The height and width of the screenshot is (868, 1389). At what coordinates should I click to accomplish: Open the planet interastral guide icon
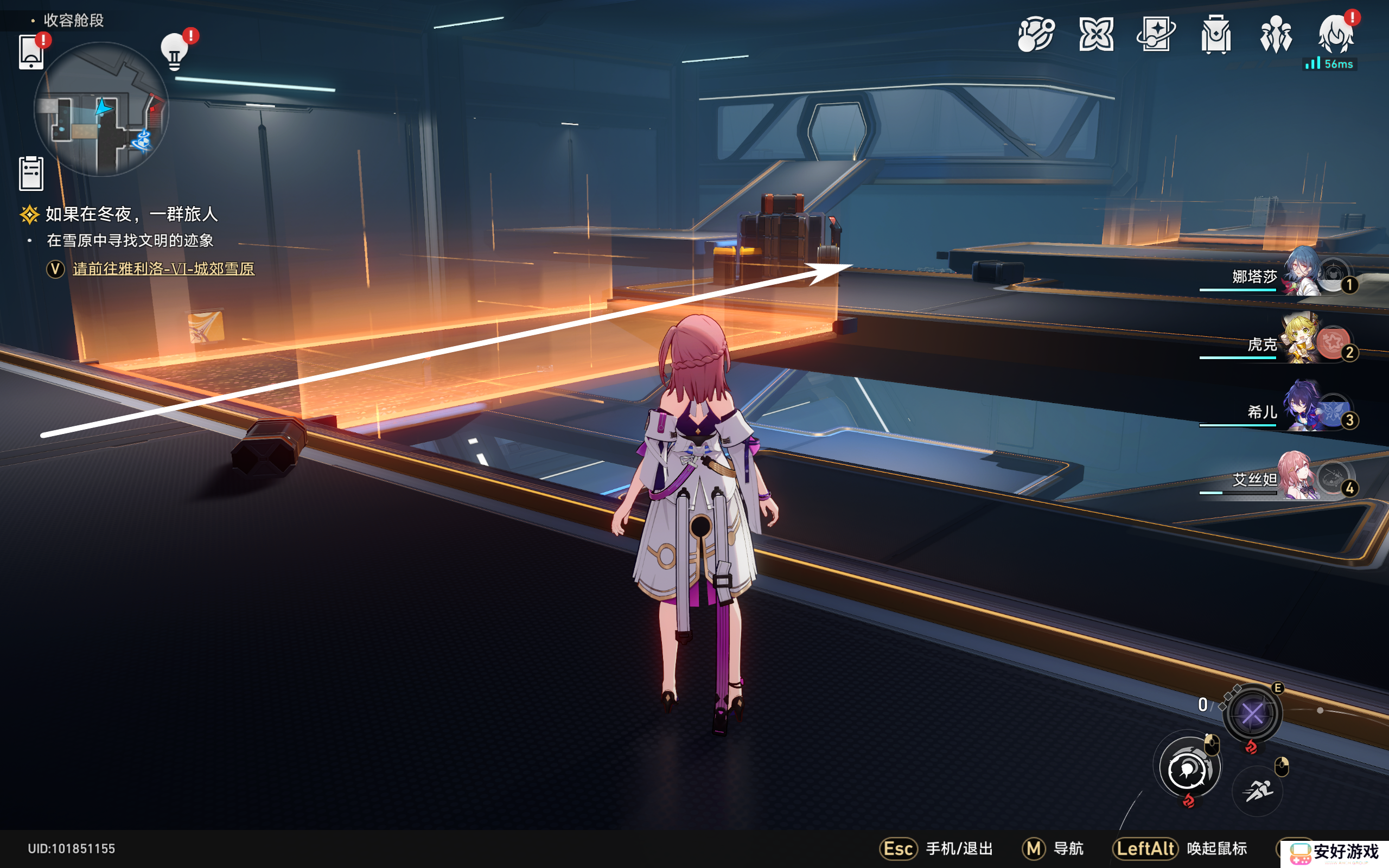tap(1035, 34)
